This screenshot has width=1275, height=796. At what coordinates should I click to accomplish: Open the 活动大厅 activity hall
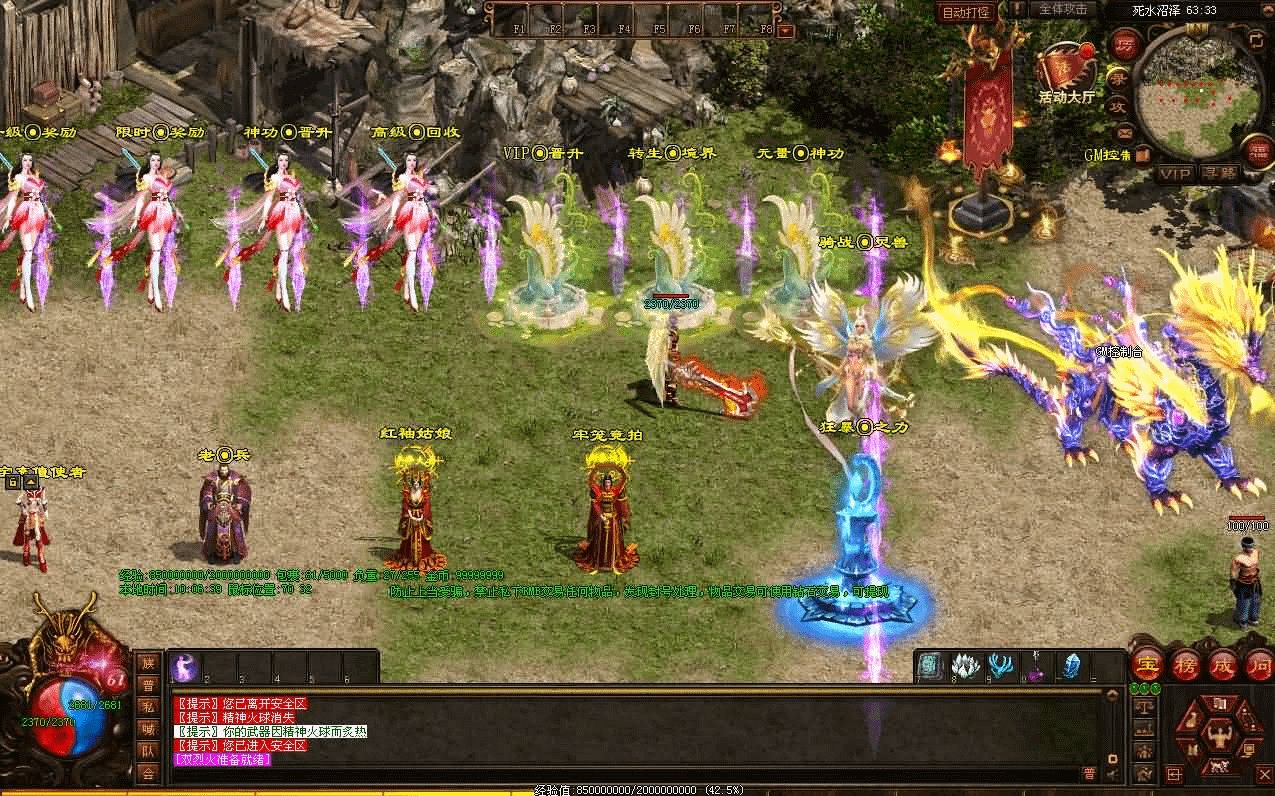[x=1066, y=74]
